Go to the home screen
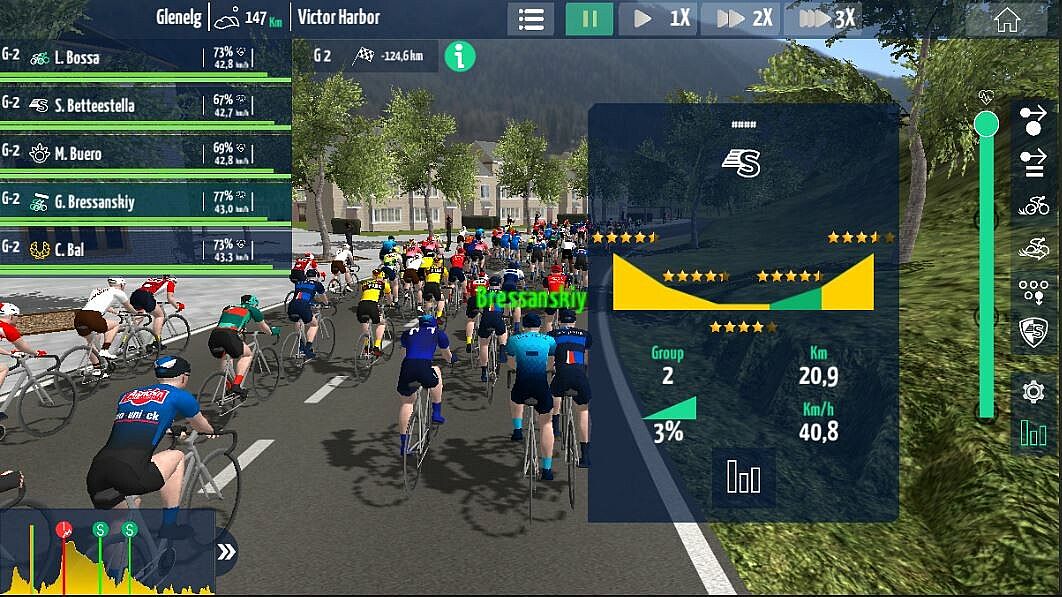 1006,19
